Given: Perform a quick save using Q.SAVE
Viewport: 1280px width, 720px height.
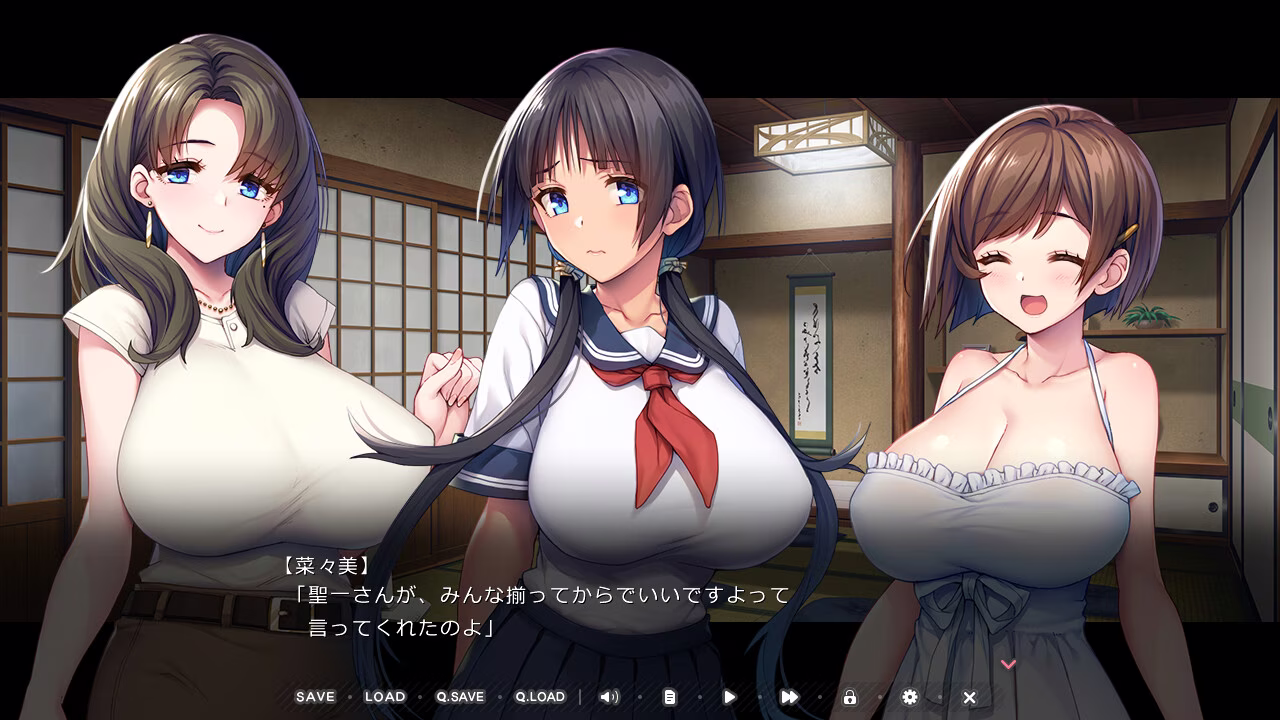Looking at the screenshot, I should (461, 696).
